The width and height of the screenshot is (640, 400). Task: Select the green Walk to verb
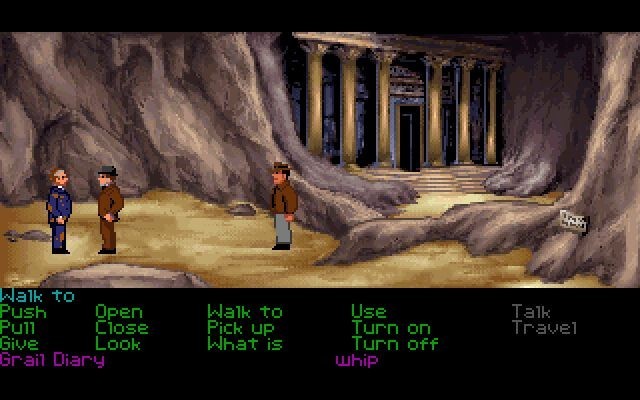[x=245, y=312]
